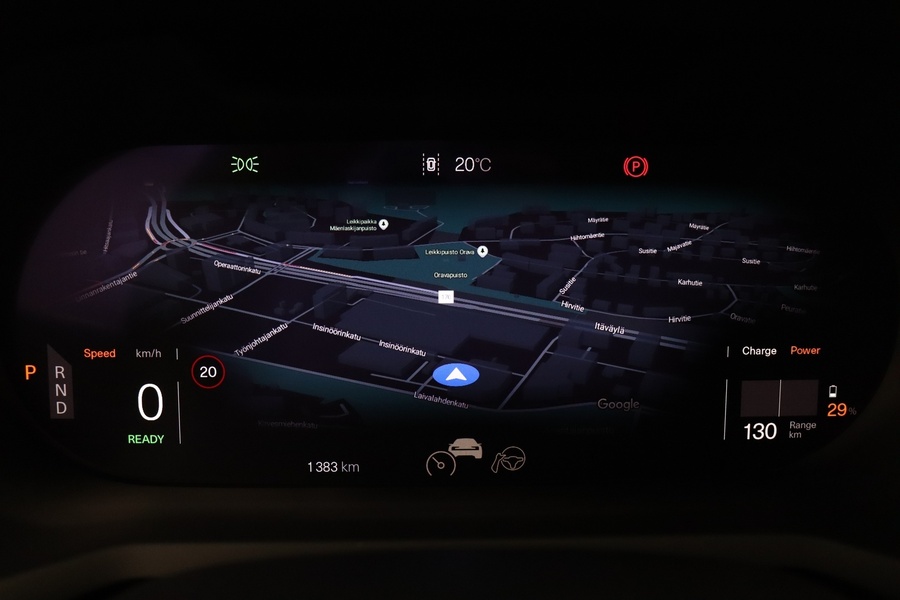Click the blue navigation position arrow
The height and width of the screenshot is (600, 900).
point(456,375)
